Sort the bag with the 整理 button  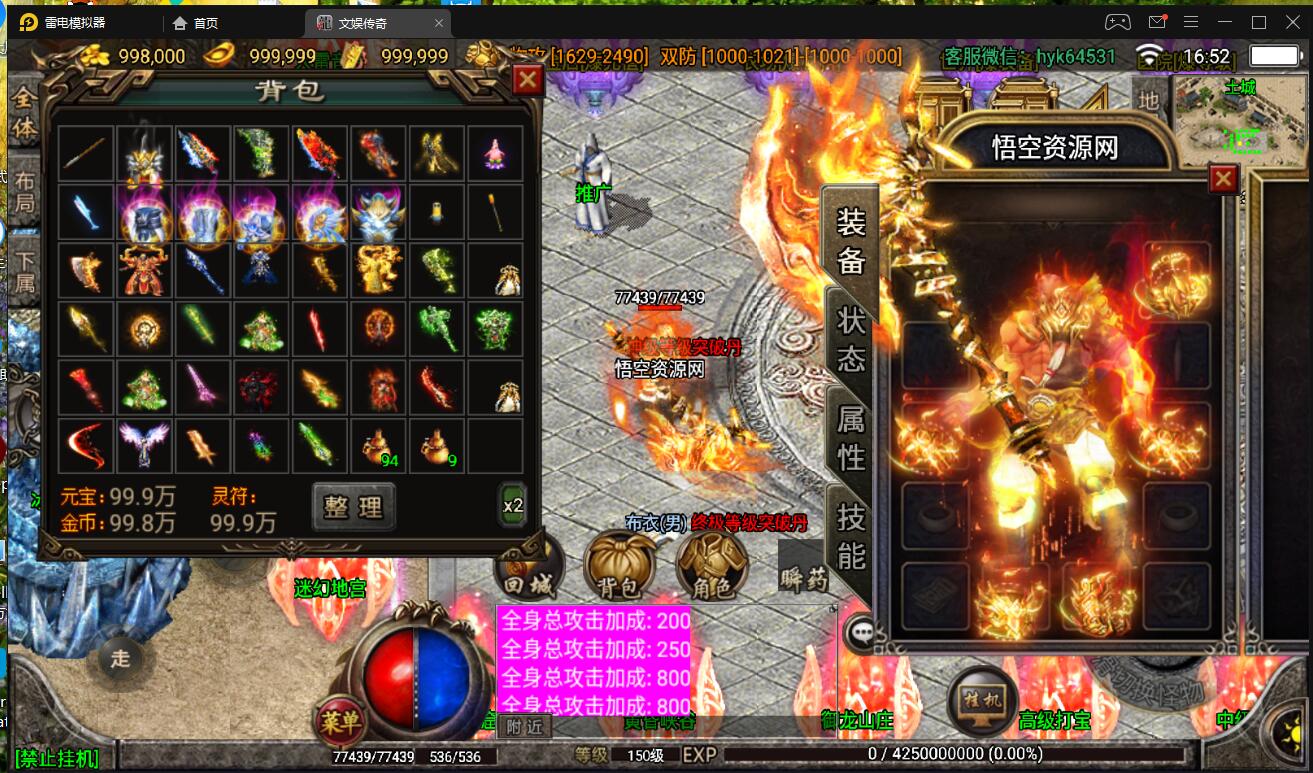[353, 506]
